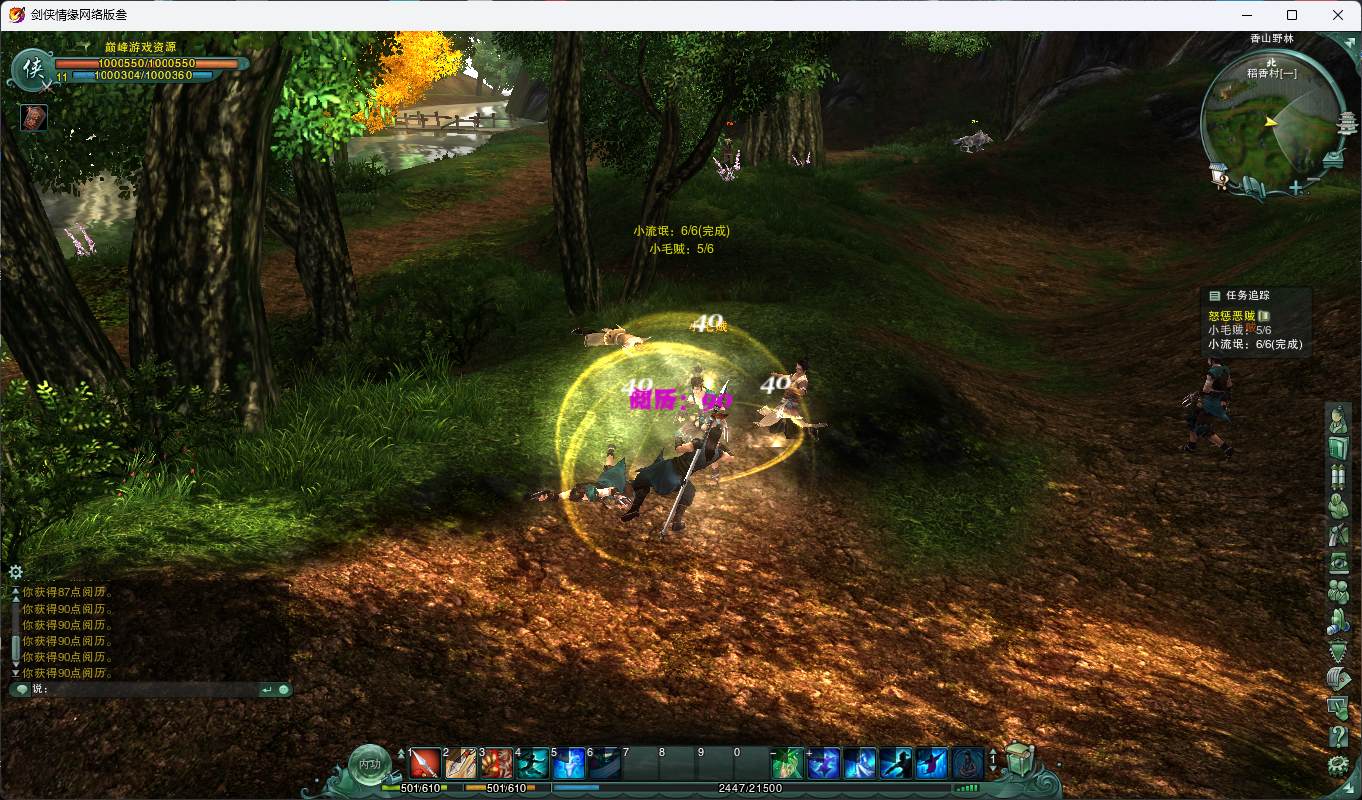Zoom in the minimap with plus button
Screen dimensions: 1362x800
point(1296,187)
